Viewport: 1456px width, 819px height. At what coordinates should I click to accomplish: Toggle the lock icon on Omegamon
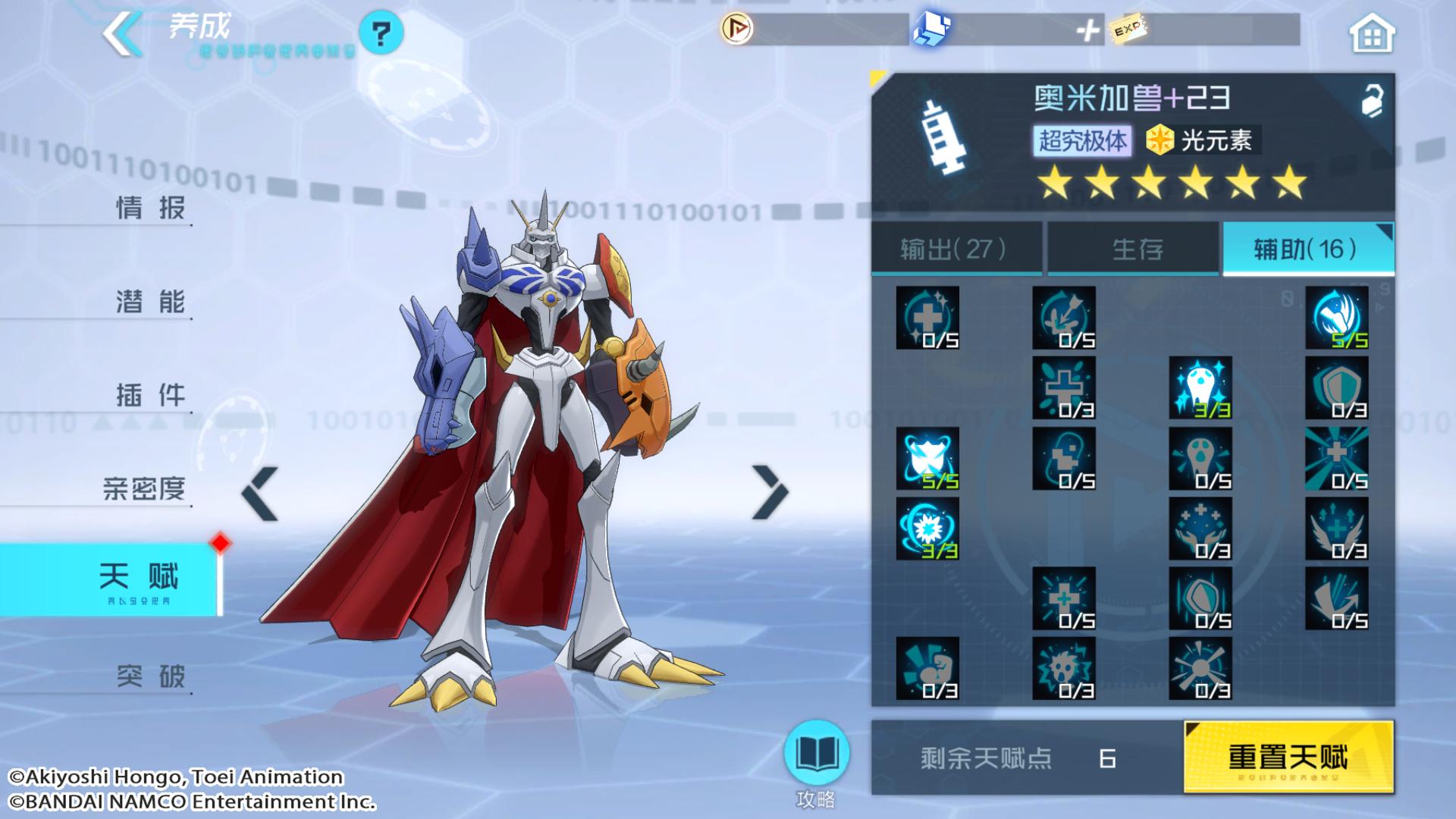click(1371, 102)
